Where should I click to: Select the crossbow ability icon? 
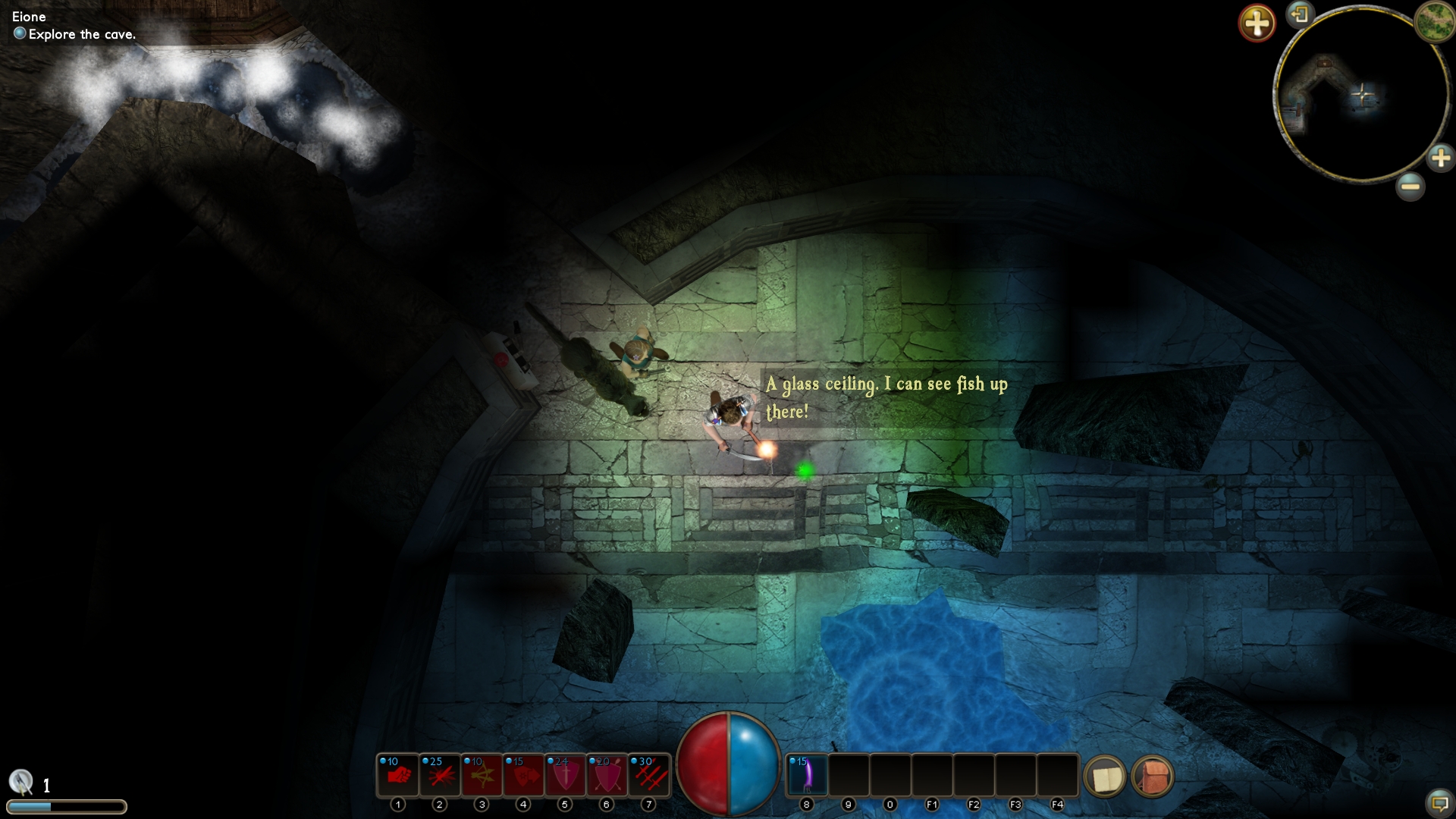pos(482,775)
